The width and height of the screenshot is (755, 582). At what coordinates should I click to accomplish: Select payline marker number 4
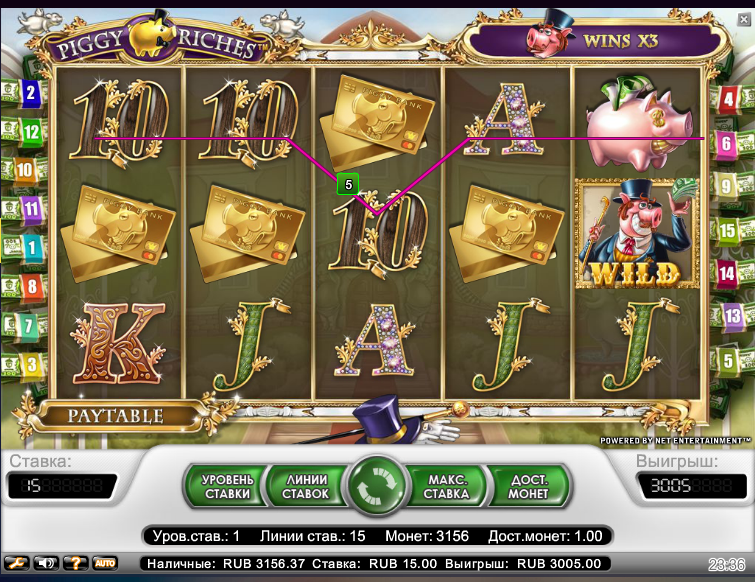pos(727,98)
